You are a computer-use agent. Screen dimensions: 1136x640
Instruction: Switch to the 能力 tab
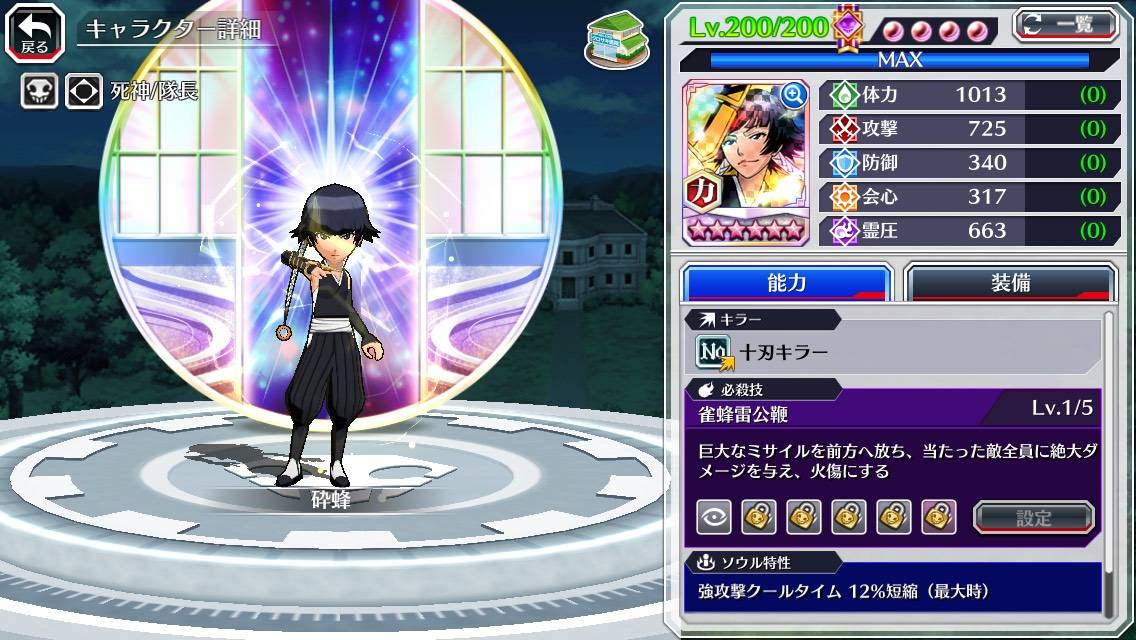[x=786, y=283]
